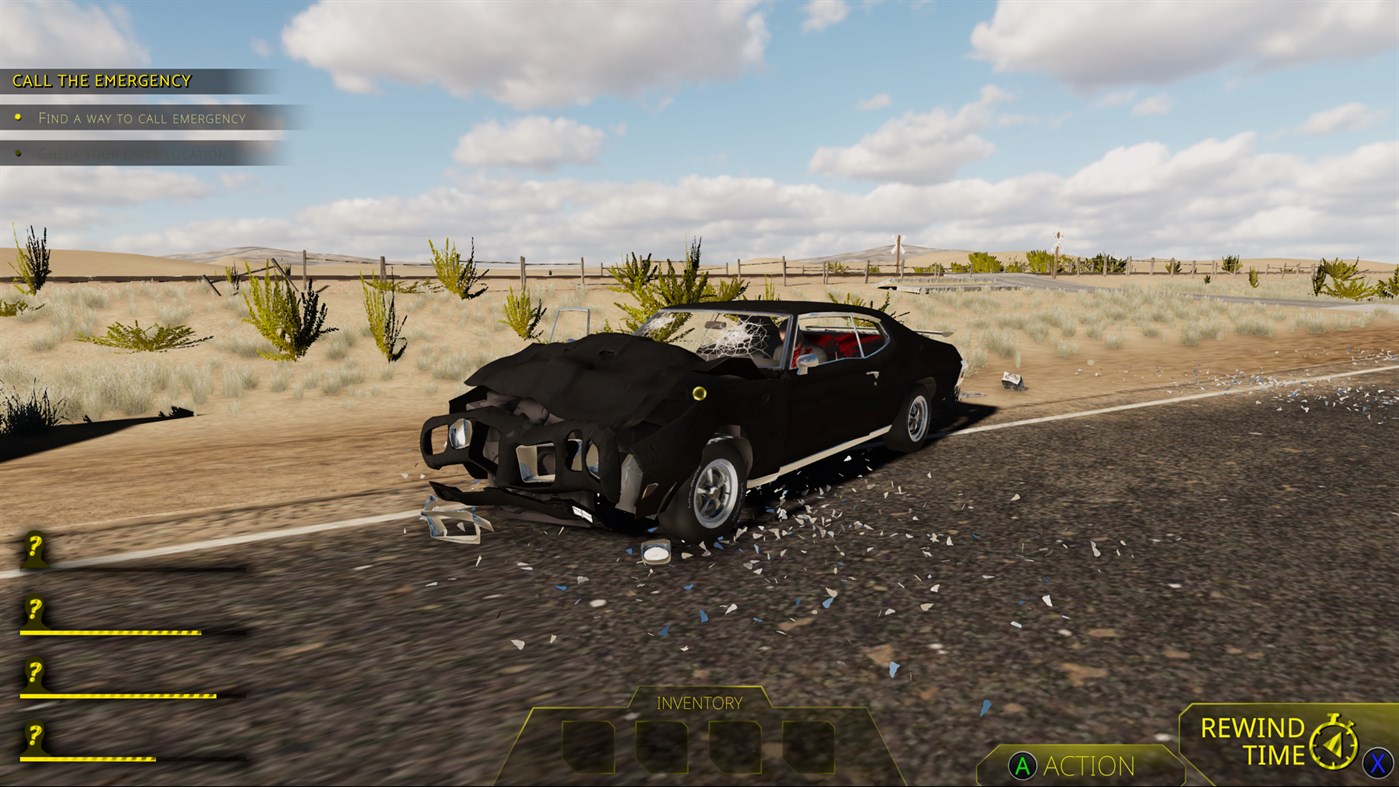Toggle the bullet beside 'Find a way to call emergency'

click(x=18, y=117)
